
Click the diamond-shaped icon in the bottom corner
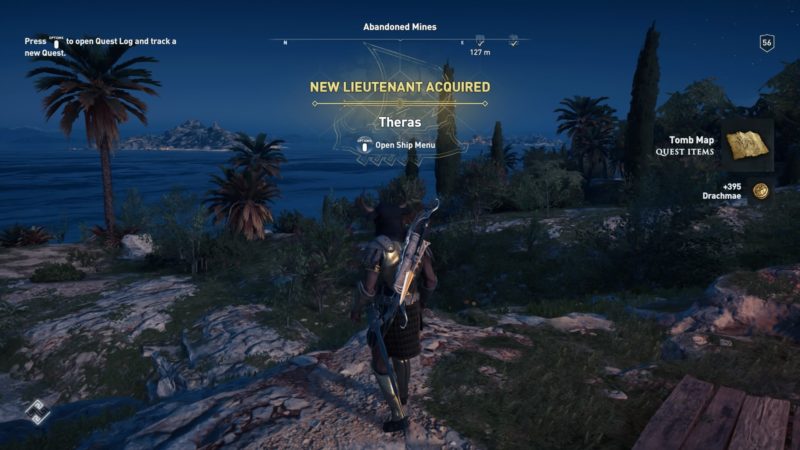pyautogui.click(x=37, y=411)
